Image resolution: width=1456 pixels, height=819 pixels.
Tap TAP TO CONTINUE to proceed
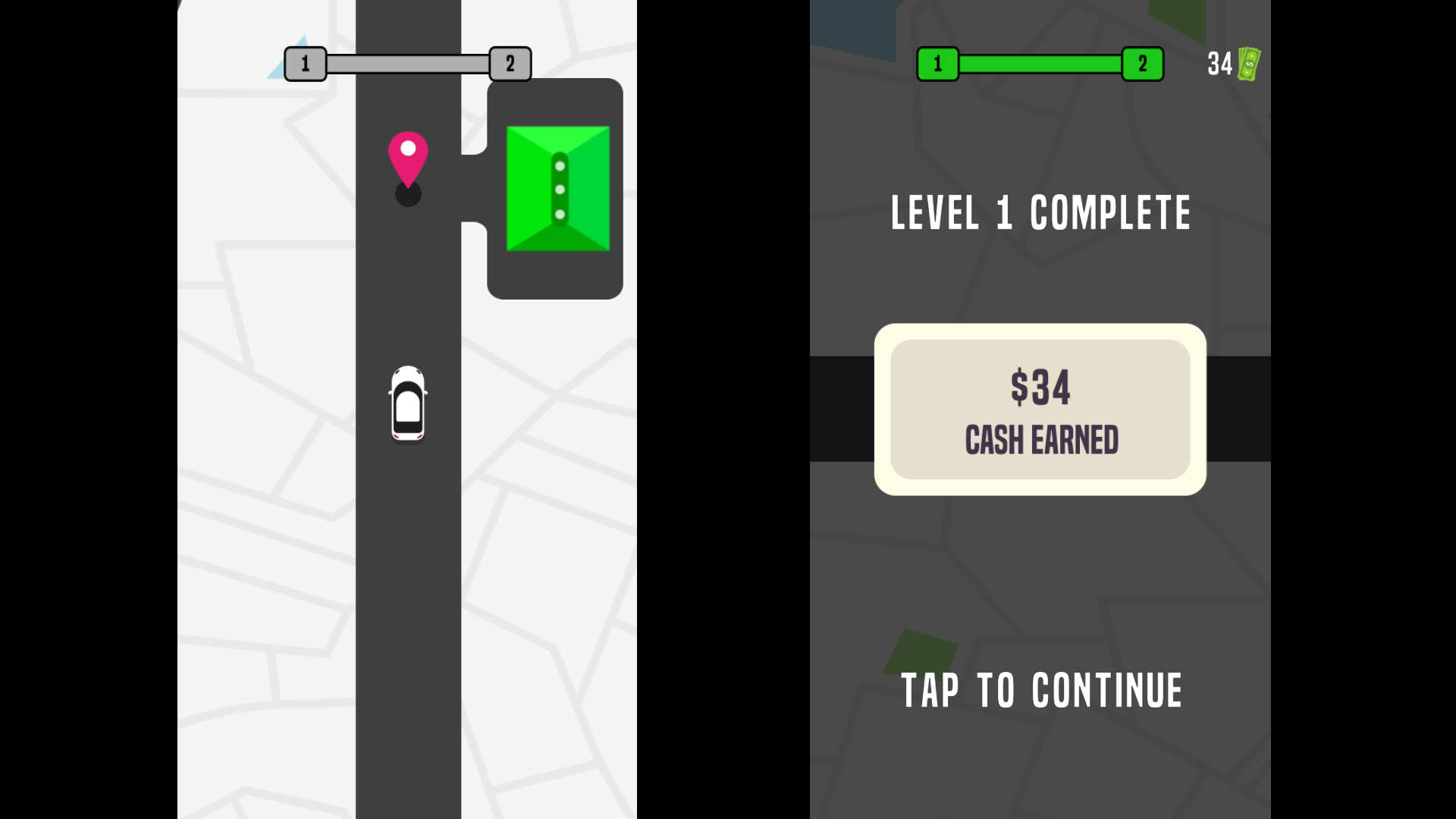click(x=1040, y=690)
